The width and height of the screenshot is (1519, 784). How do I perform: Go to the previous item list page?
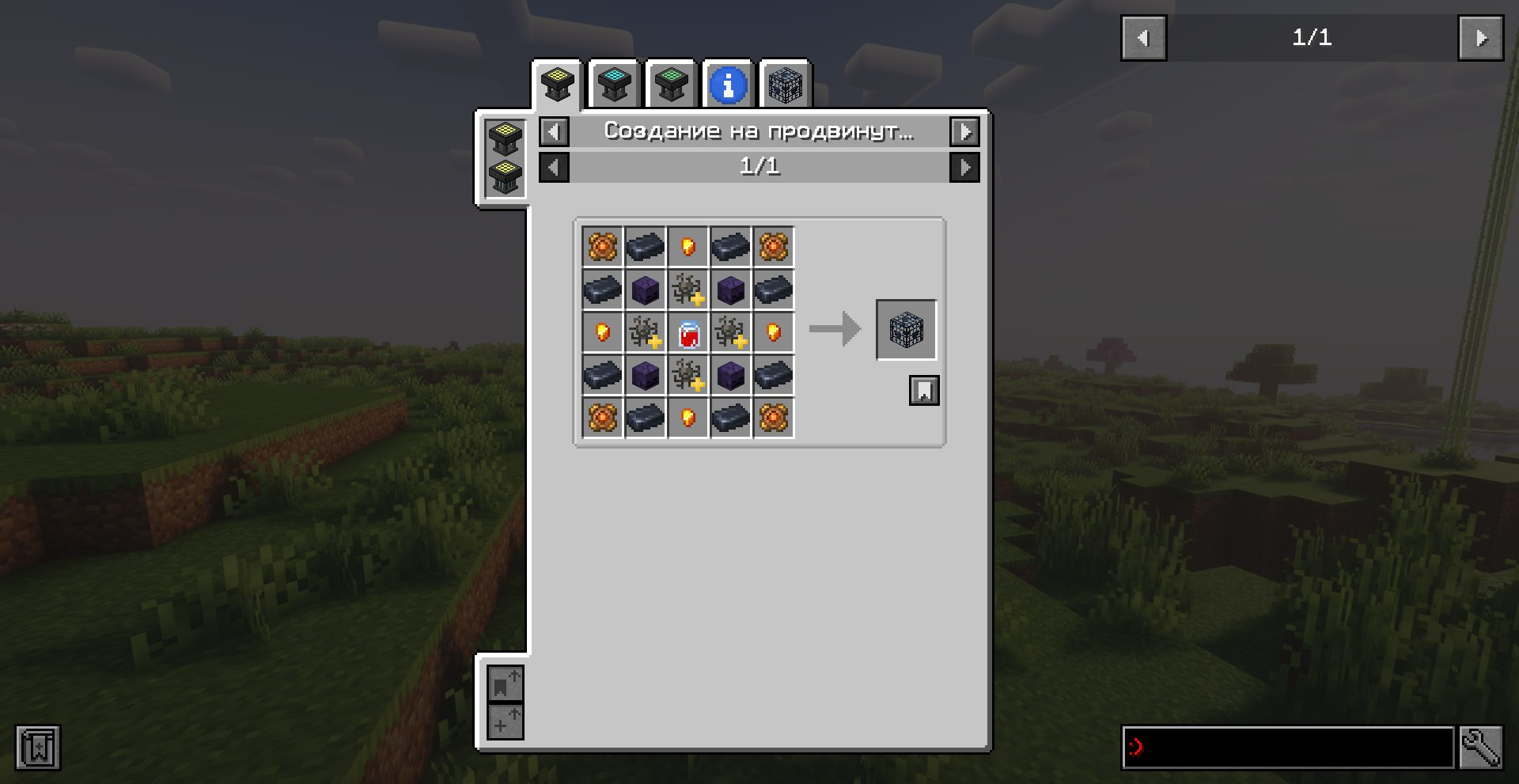click(1143, 38)
